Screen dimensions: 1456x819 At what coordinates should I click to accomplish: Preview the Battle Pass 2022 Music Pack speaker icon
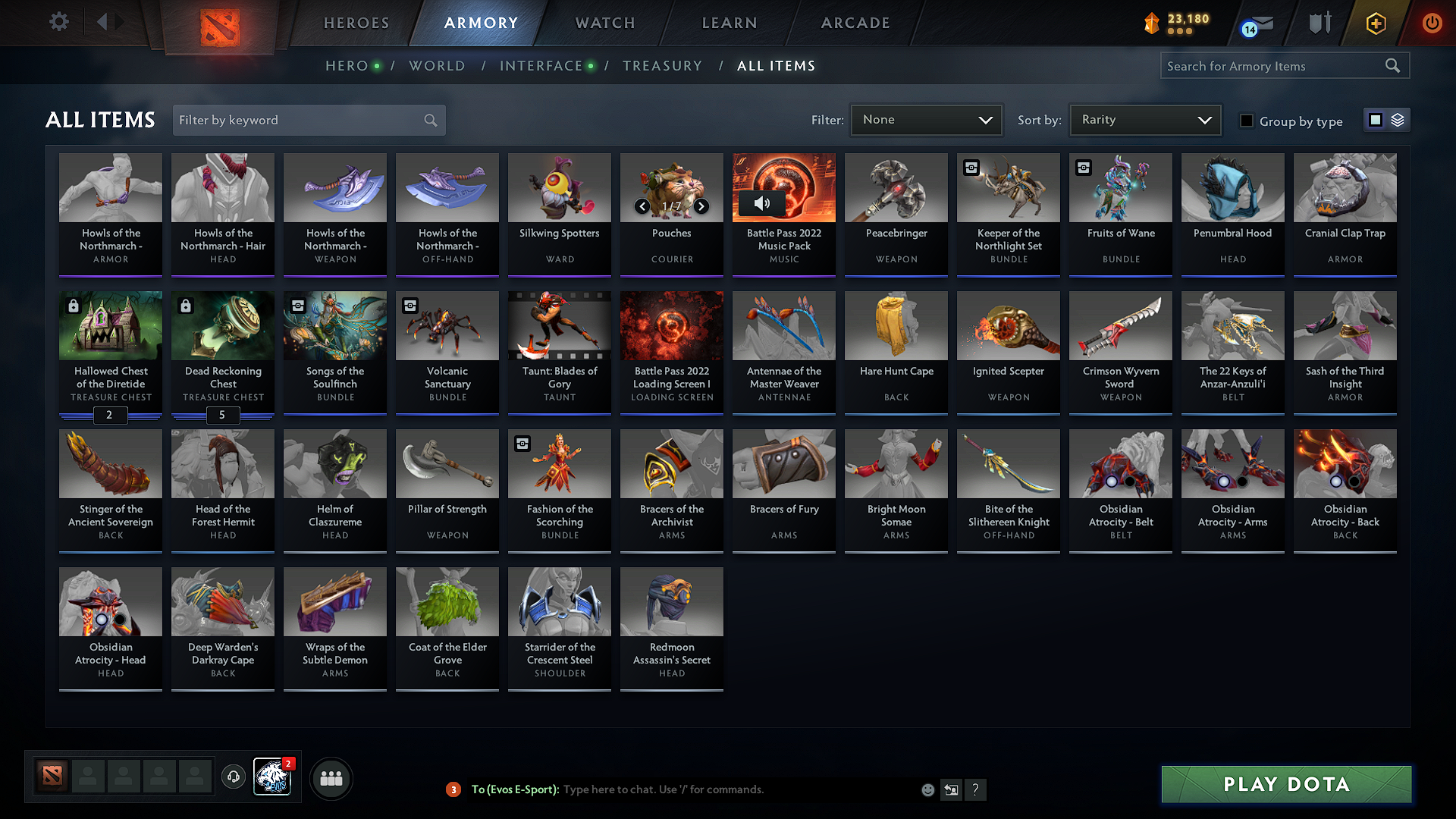tap(764, 203)
